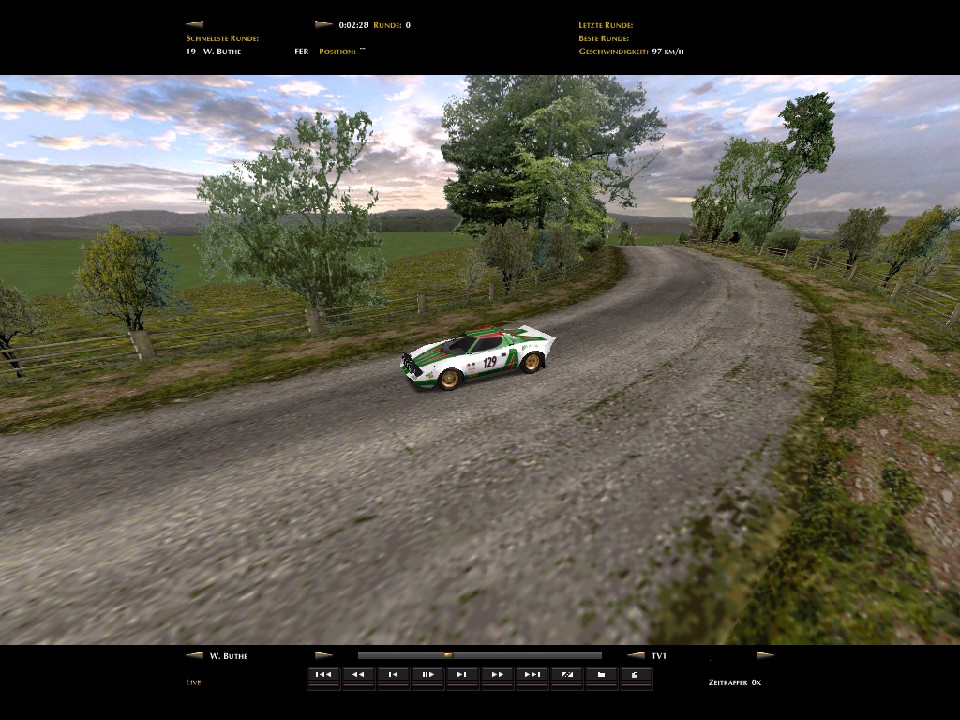Click the split-rectangle icon replay button
The width and height of the screenshot is (960, 720).
tap(567, 675)
